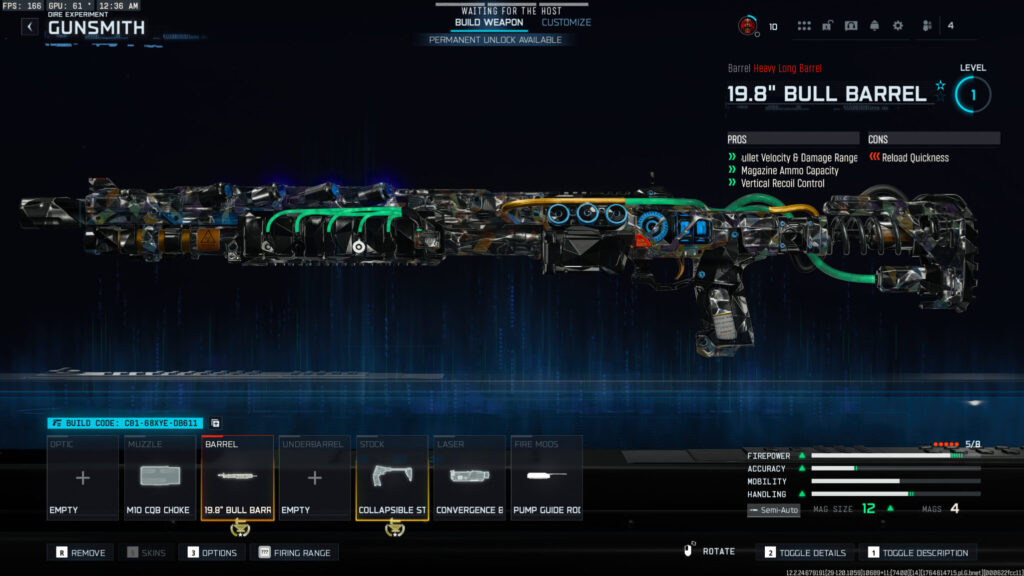This screenshot has width=1024, height=576.
Task: Select the Build Weapon tab
Action: tap(488, 22)
